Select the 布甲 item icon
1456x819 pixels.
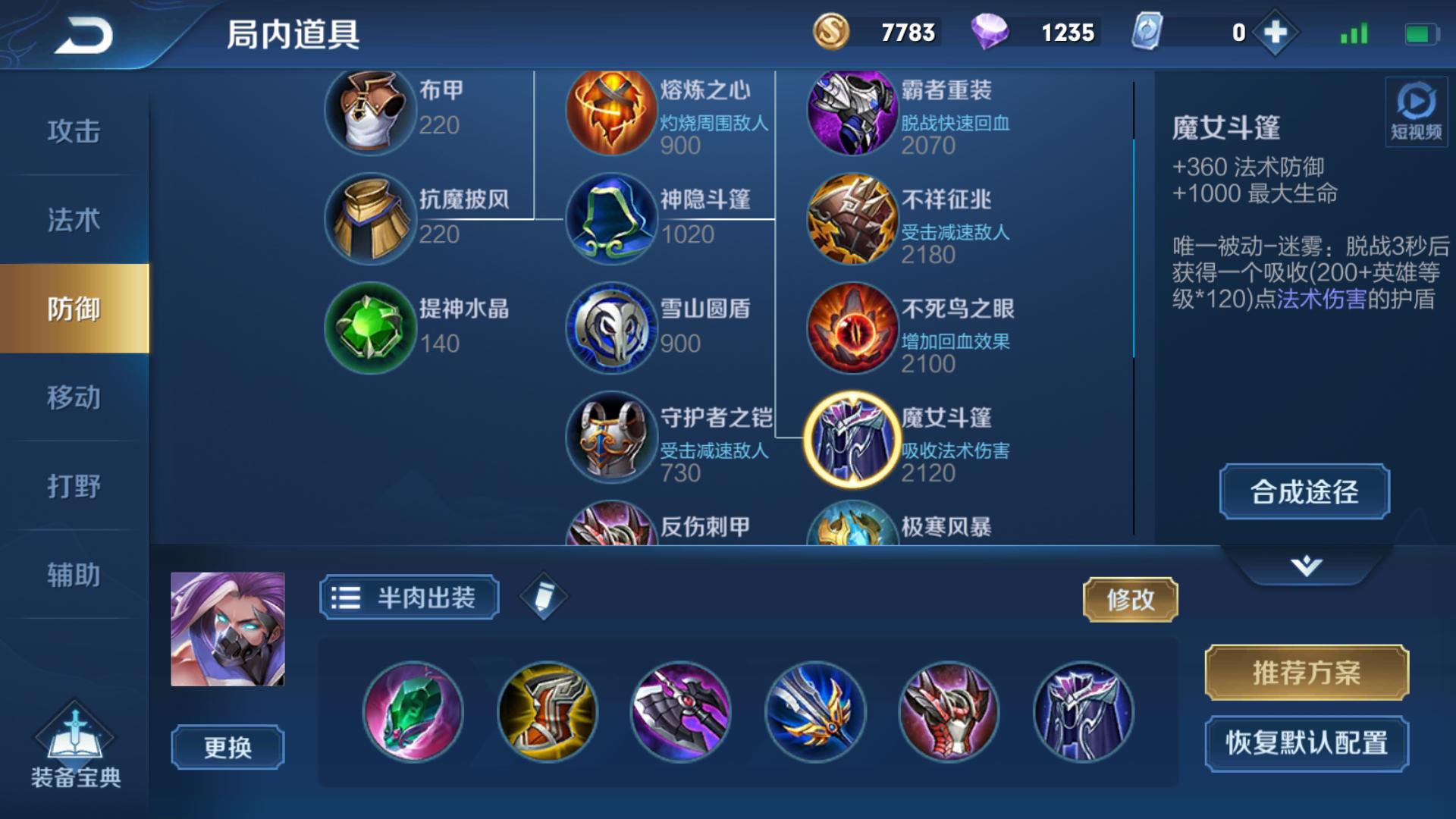tap(371, 111)
